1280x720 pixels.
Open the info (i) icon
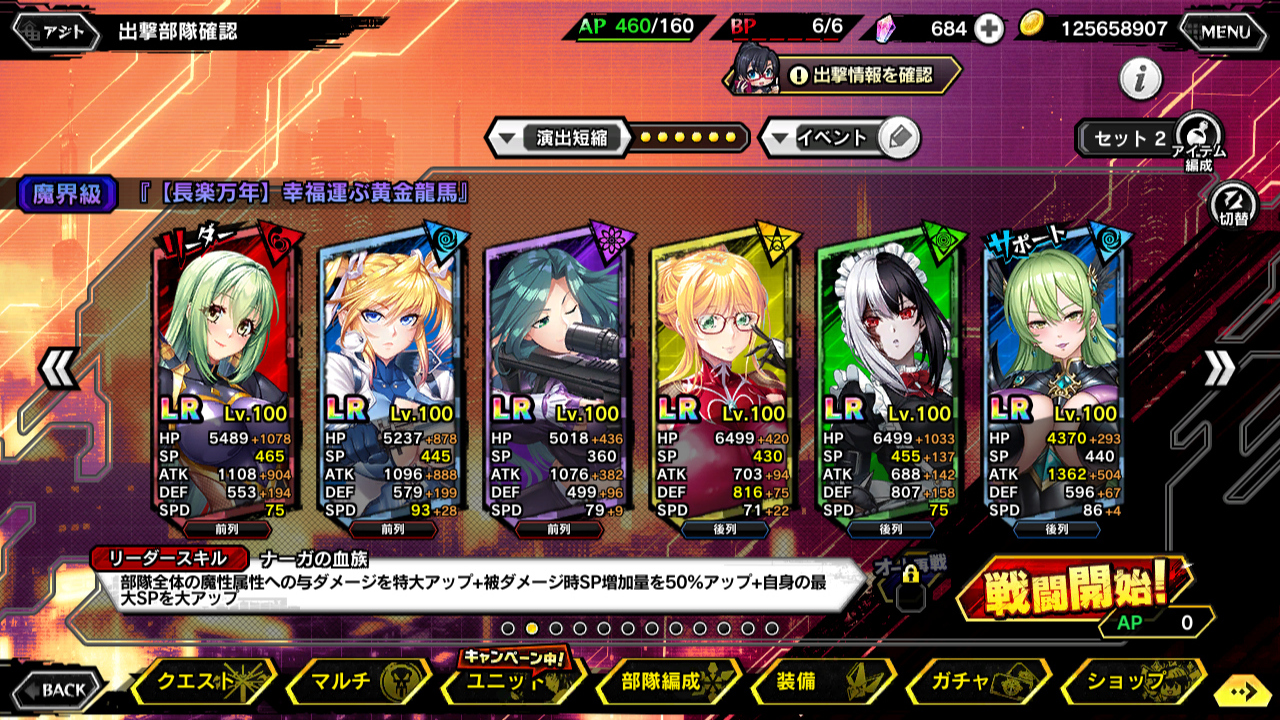(1140, 78)
